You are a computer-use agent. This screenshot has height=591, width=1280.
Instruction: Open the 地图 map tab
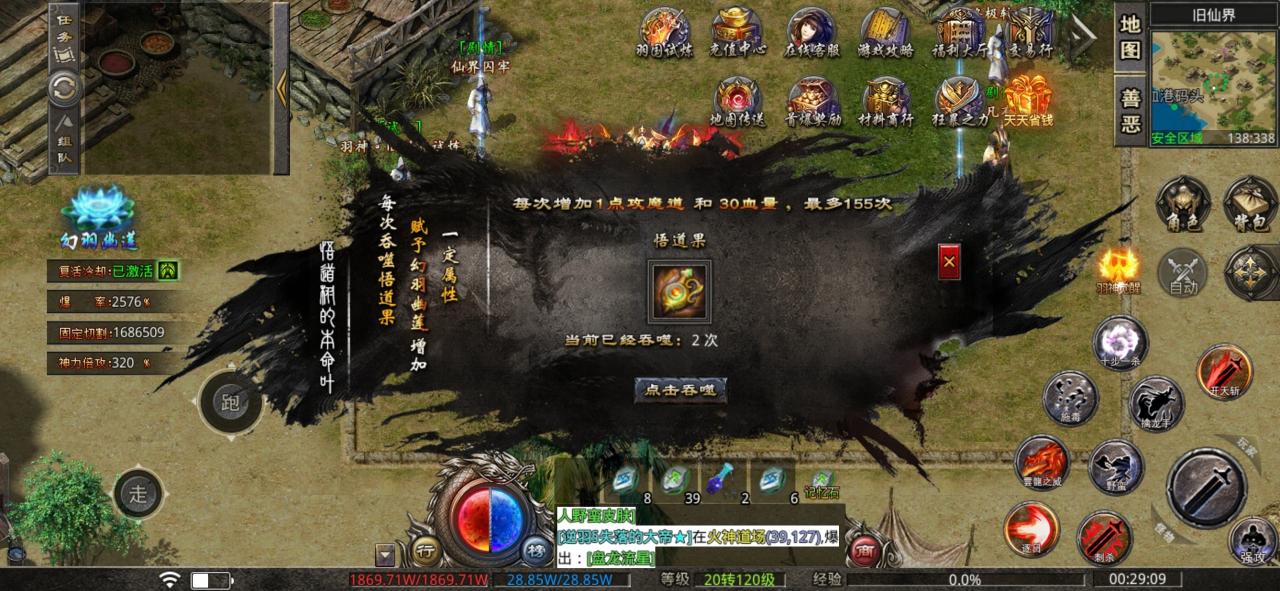[x=1130, y=36]
